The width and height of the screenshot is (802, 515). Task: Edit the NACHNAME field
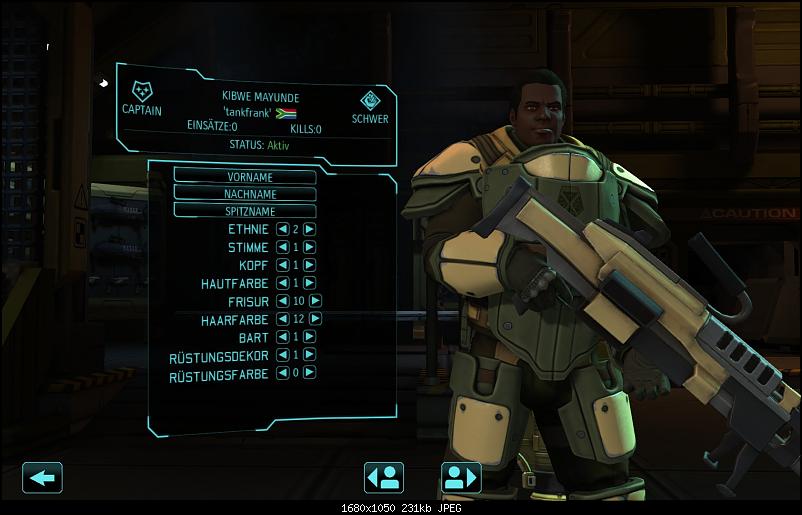pos(245,193)
